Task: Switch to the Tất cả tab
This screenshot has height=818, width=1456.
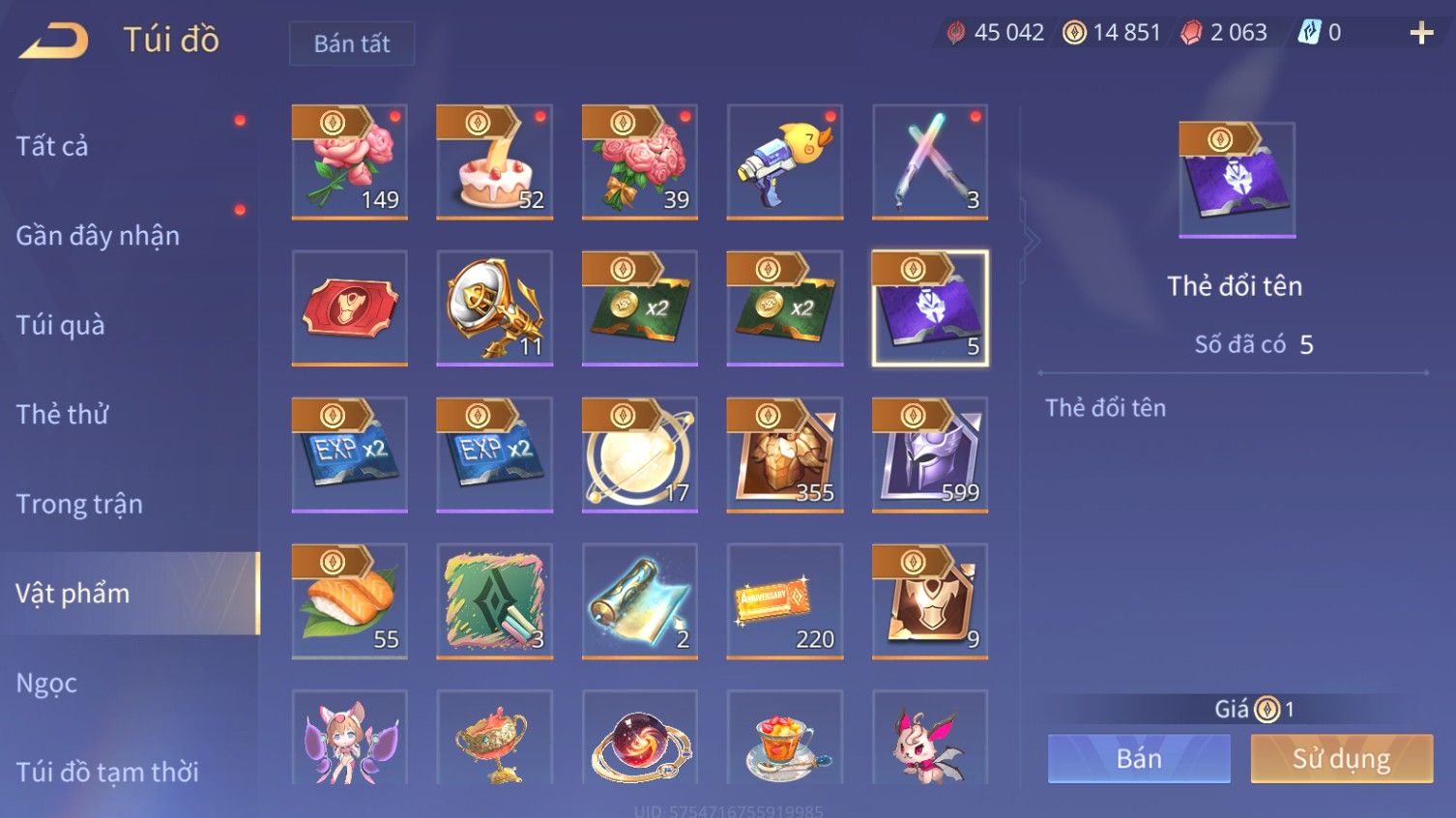Action: (52, 146)
